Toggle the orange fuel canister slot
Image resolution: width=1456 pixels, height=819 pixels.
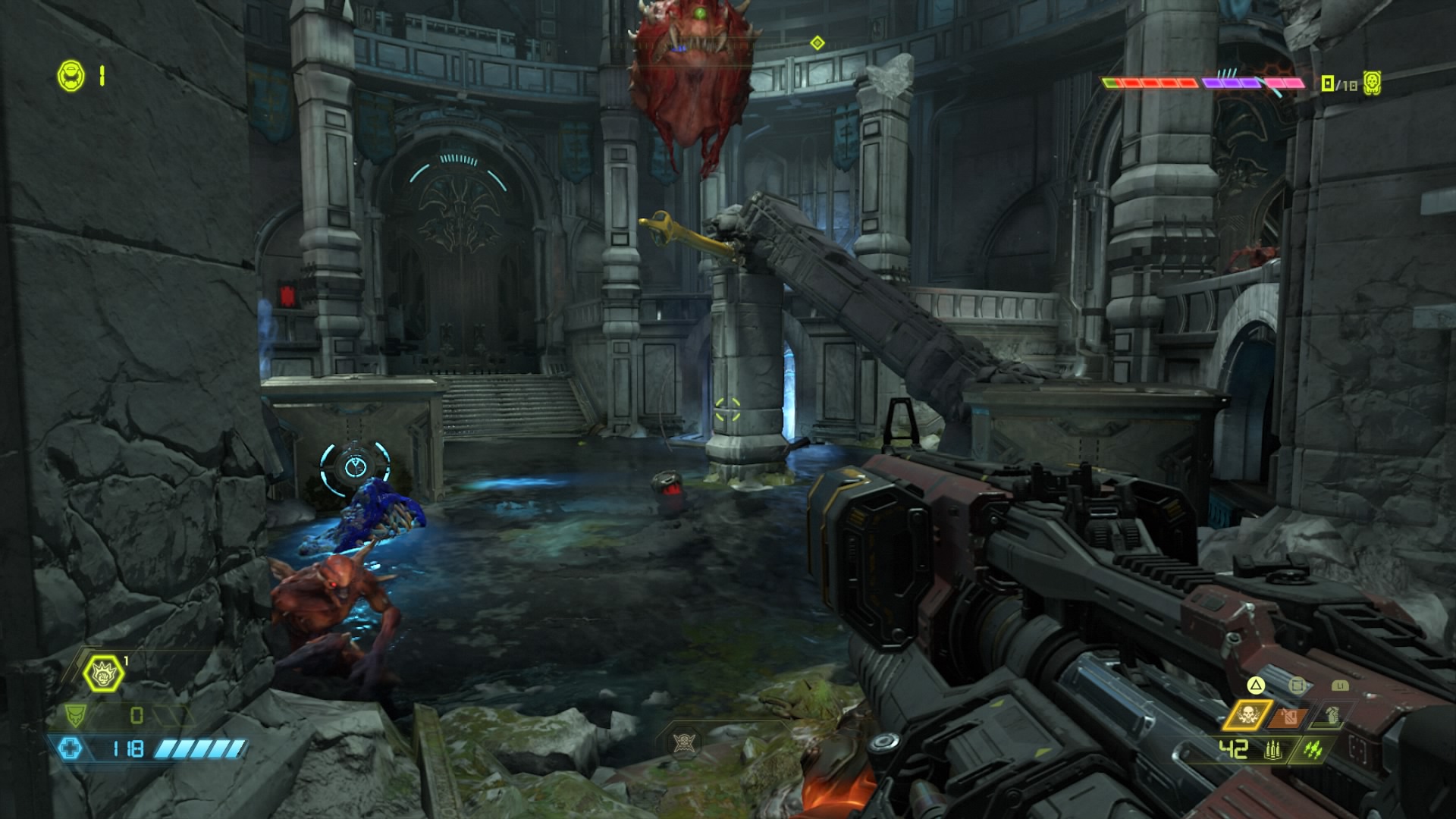[1288, 715]
